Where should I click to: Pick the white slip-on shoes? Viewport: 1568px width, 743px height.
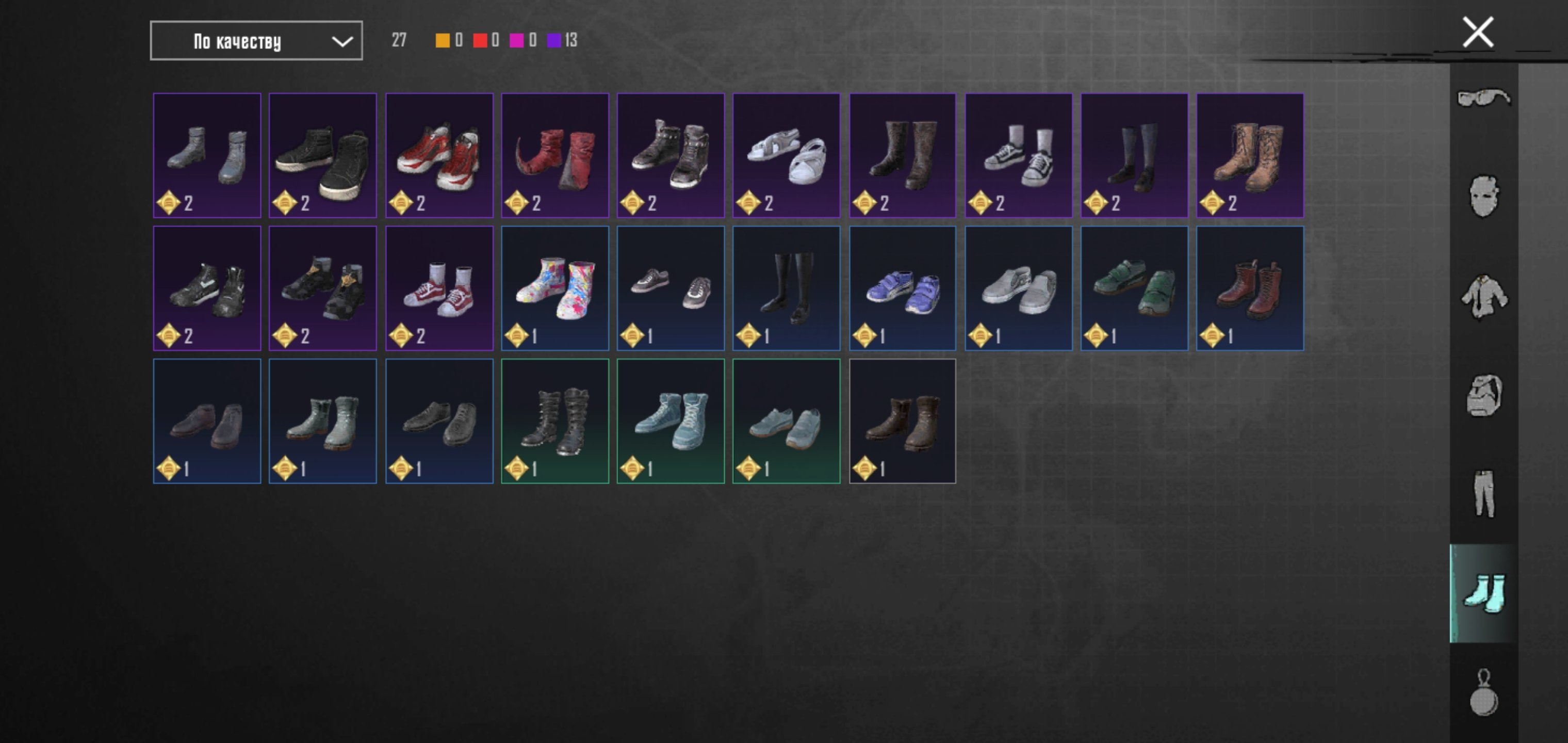[x=1018, y=288]
